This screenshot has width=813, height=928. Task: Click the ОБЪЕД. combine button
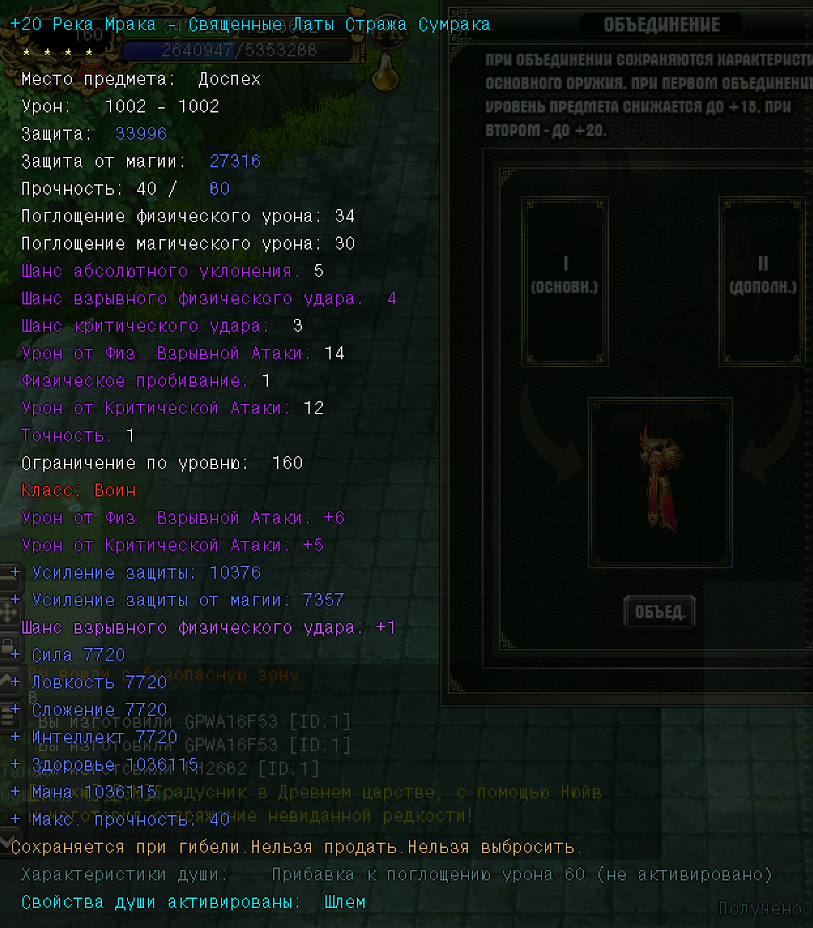tap(659, 612)
